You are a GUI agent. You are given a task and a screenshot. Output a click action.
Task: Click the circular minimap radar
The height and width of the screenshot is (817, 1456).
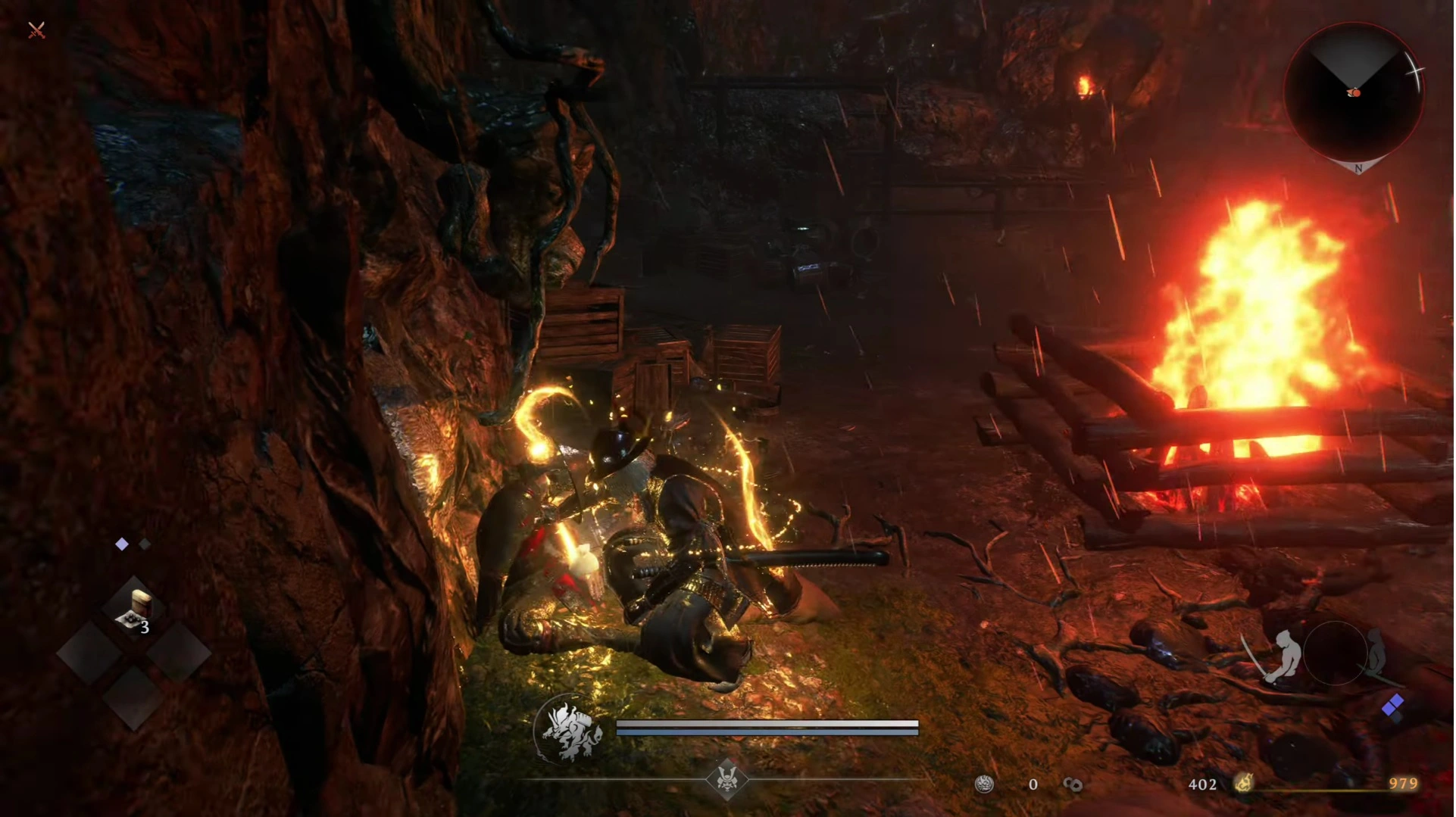[x=1355, y=92]
